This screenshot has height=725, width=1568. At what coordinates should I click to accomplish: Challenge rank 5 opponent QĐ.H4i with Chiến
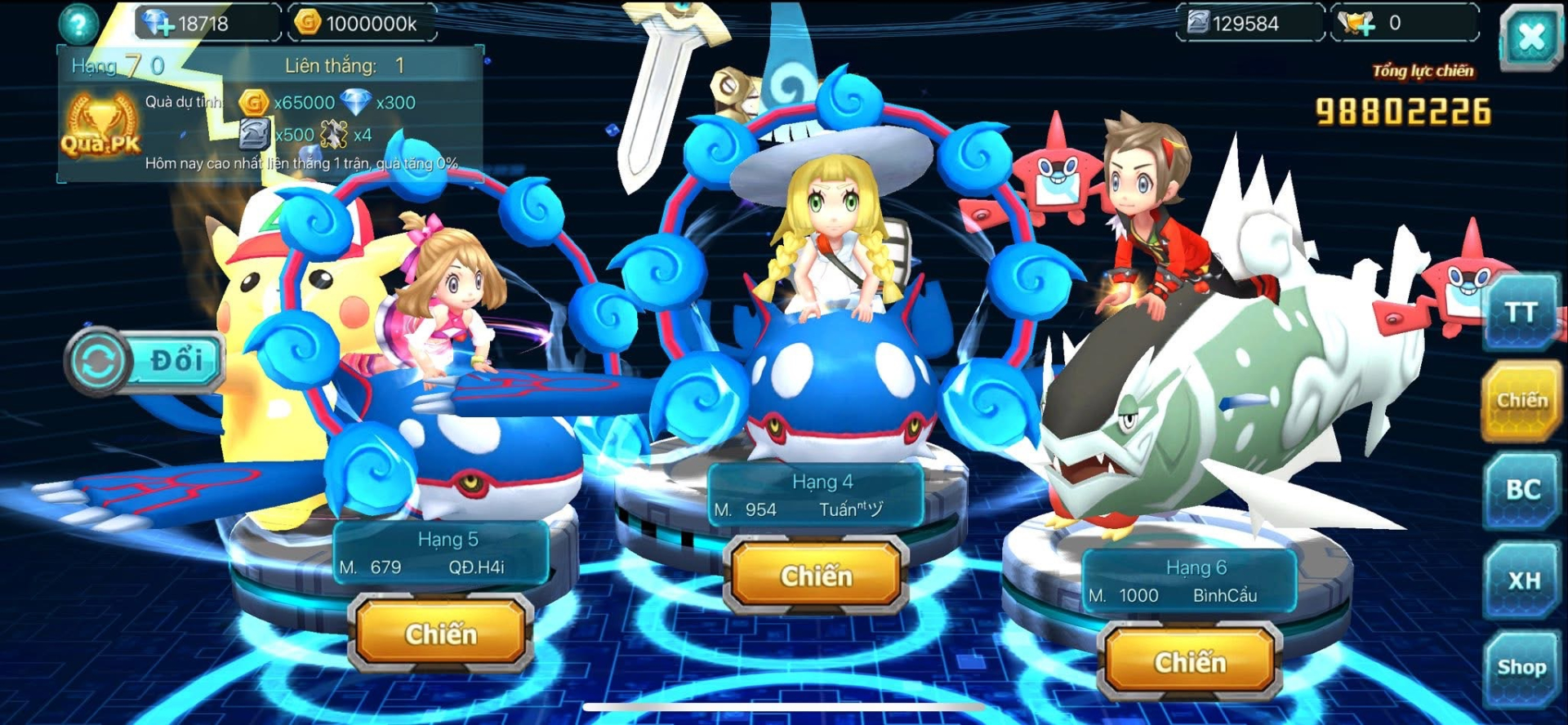pos(441,634)
